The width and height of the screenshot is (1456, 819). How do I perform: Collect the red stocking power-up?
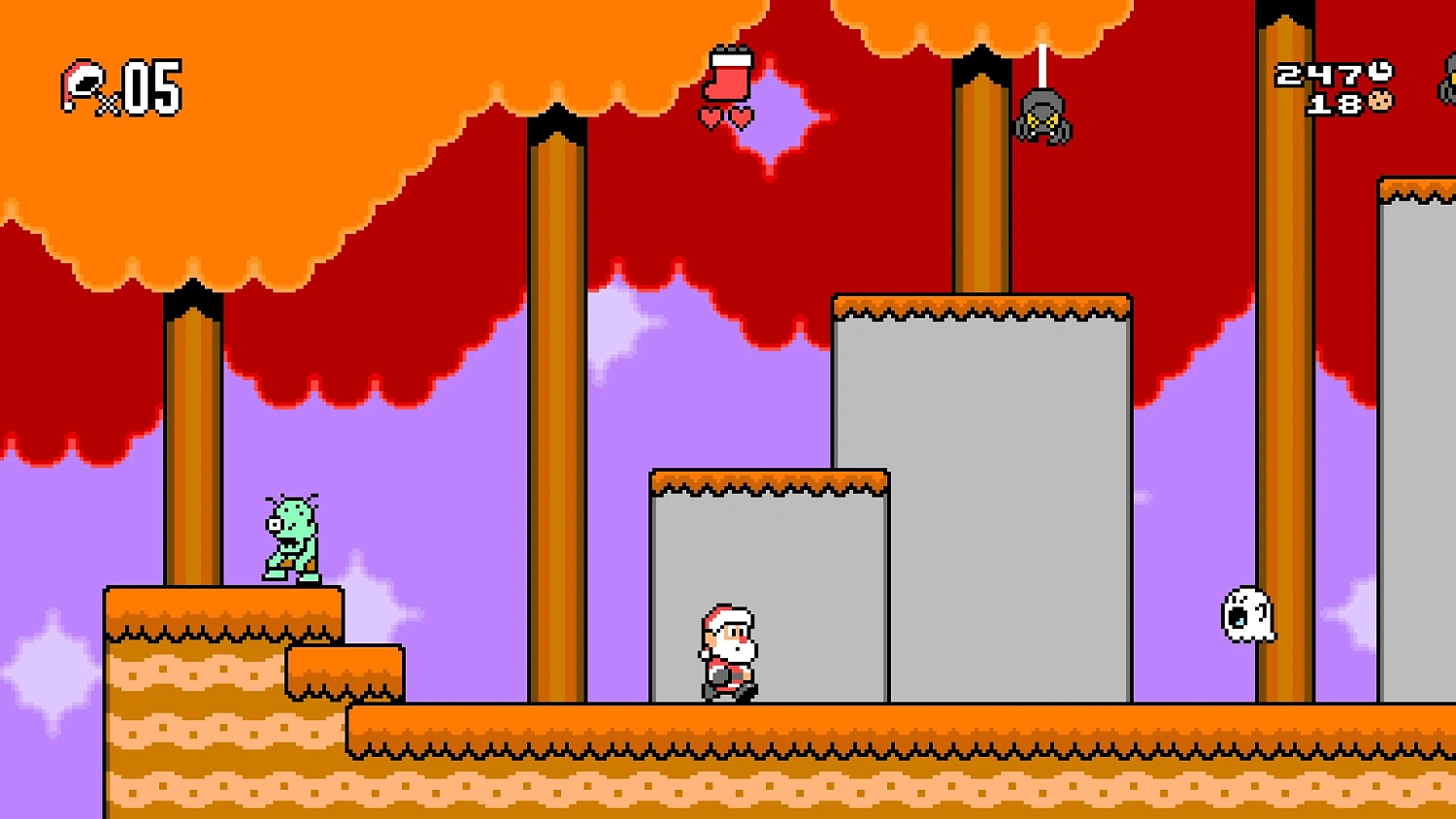(x=728, y=76)
